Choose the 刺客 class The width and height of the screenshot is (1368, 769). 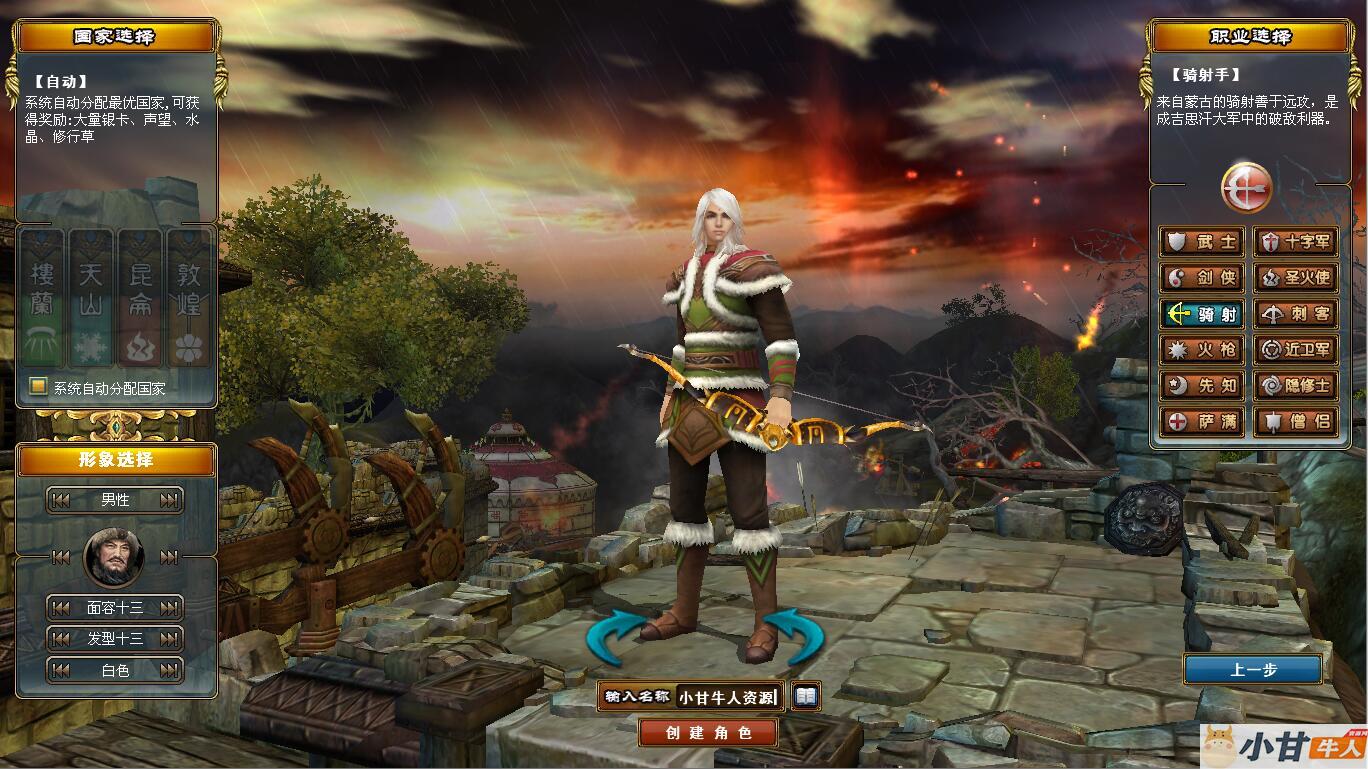click(1296, 314)
